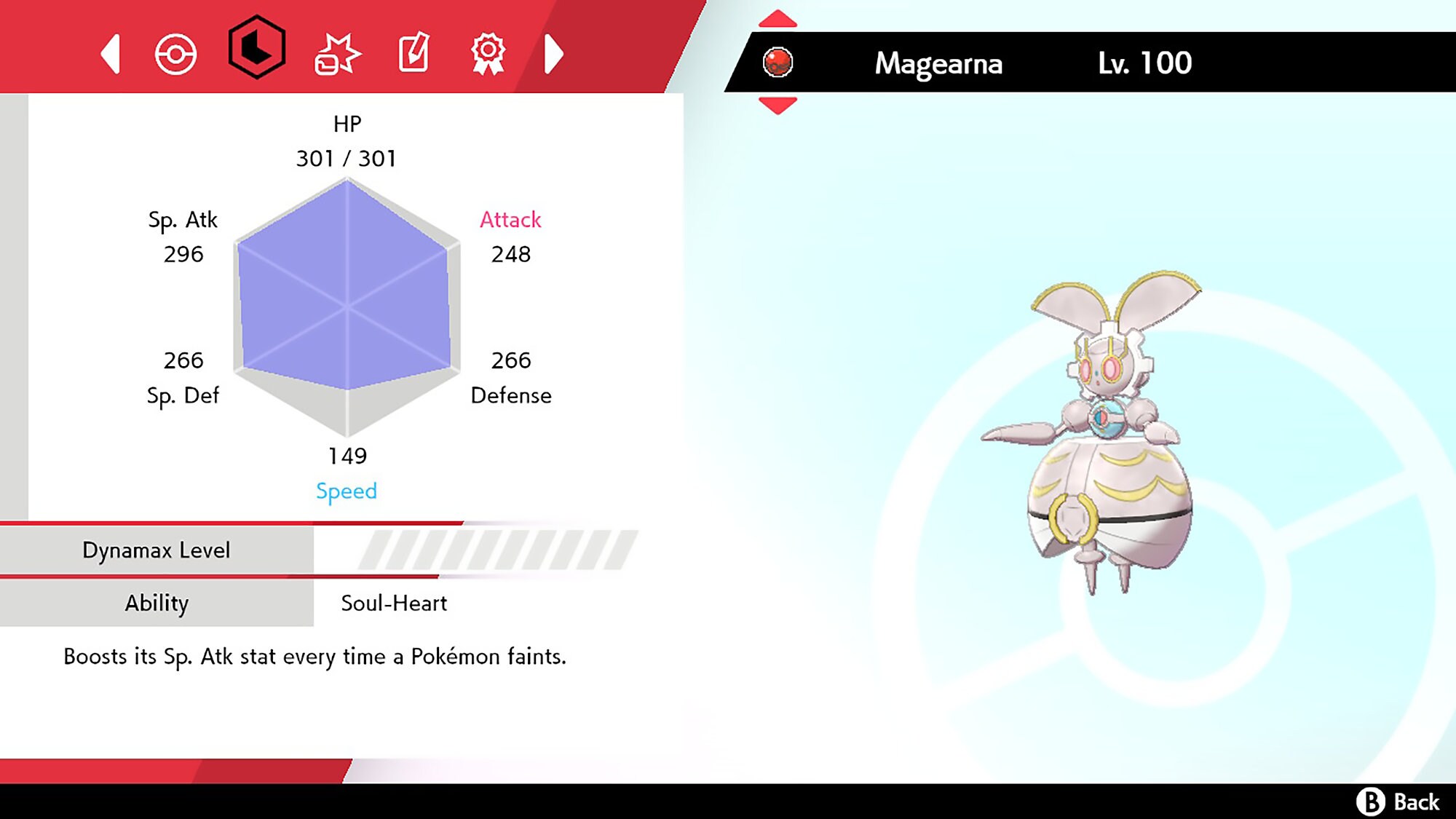1456x819 pixels.
Task: Open the ribbons tab icon
Action: [x=488, y=52]
